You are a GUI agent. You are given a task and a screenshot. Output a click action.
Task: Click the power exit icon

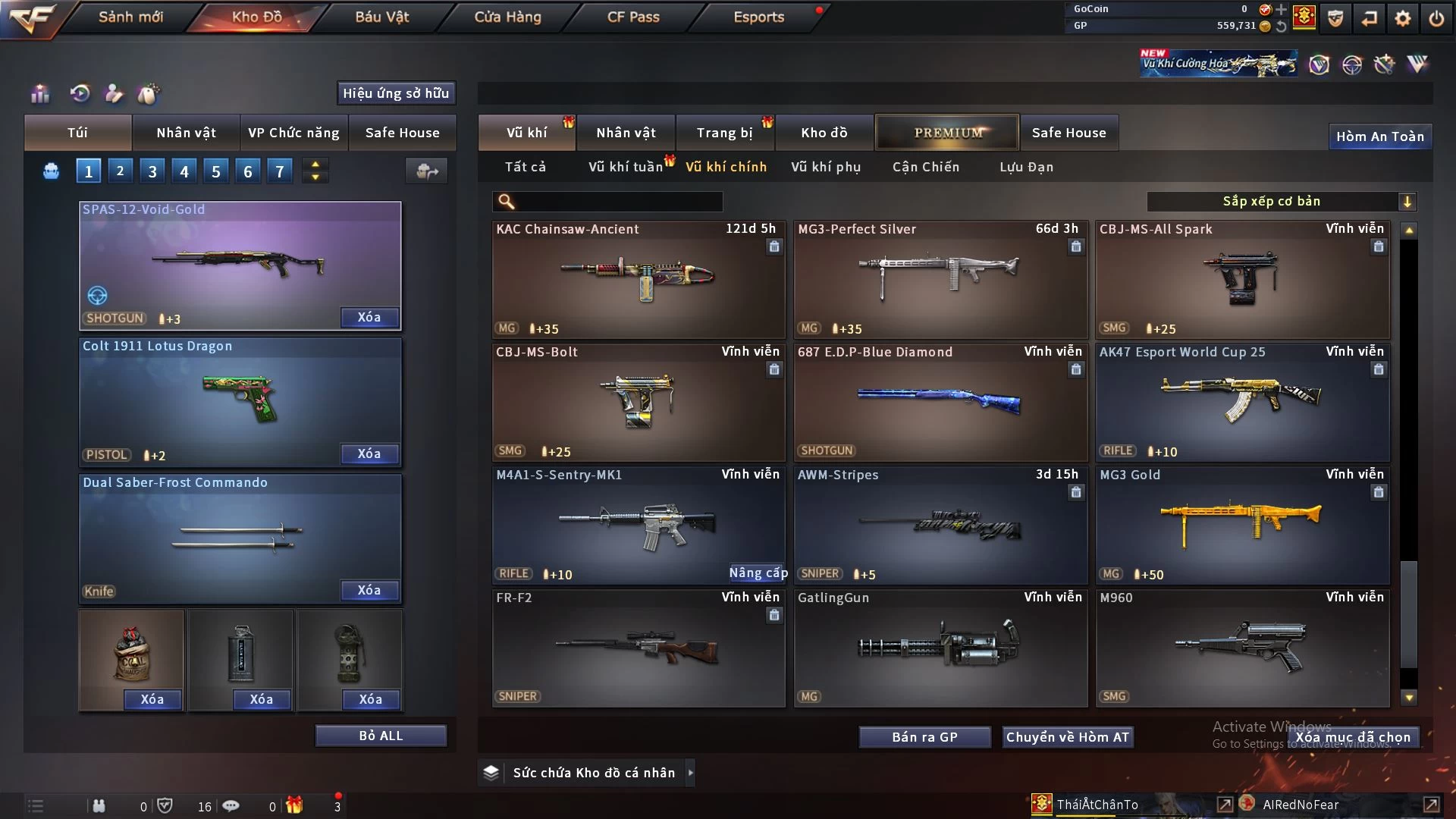click(1436, 18)
